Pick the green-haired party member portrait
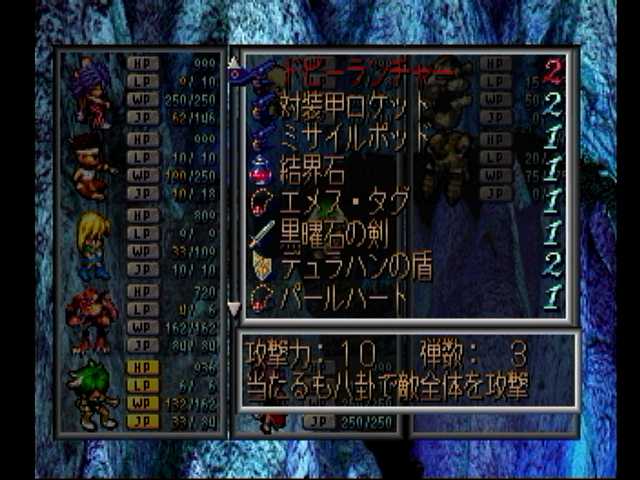640x480 pixels. [92, 393]
